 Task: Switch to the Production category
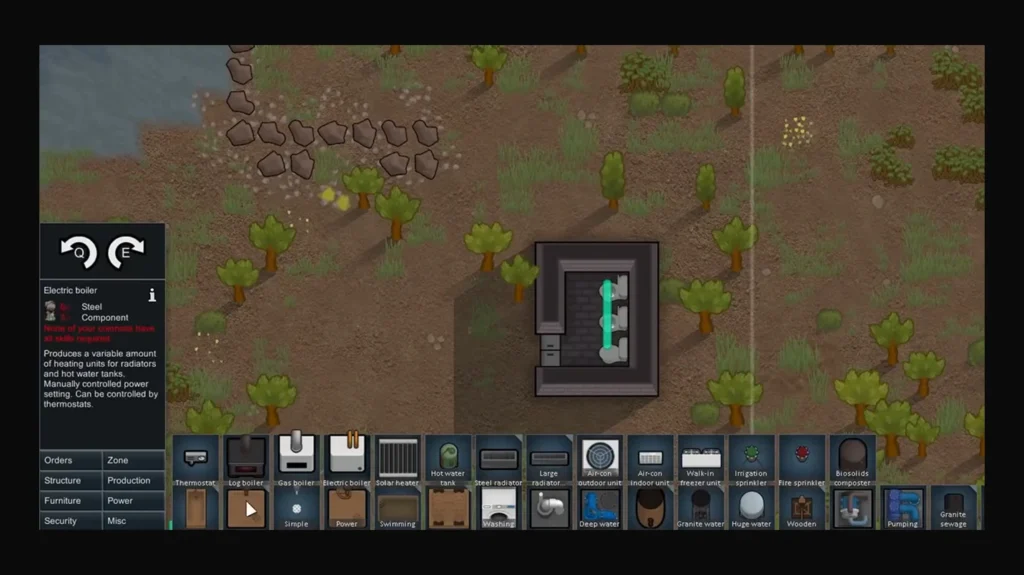point(133,480)
